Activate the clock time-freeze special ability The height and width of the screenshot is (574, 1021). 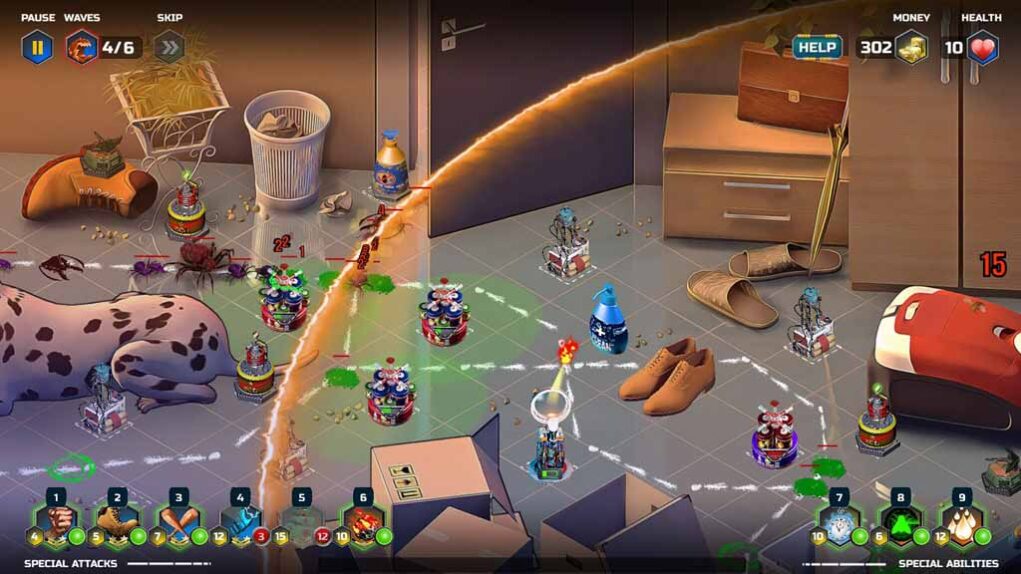[840, 524]
